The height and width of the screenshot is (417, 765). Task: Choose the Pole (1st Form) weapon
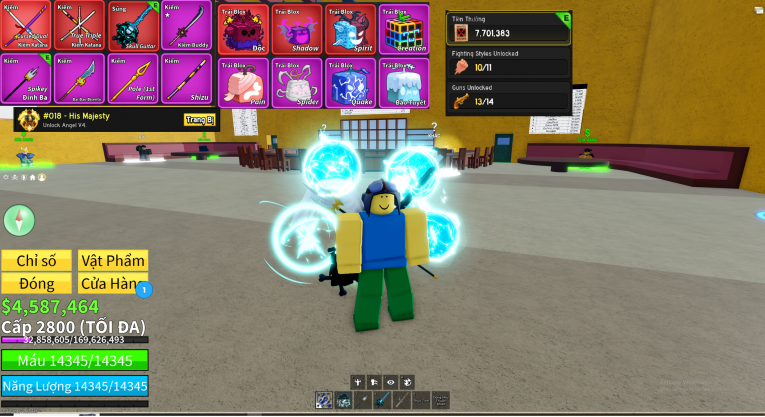(x=133, y=80)
